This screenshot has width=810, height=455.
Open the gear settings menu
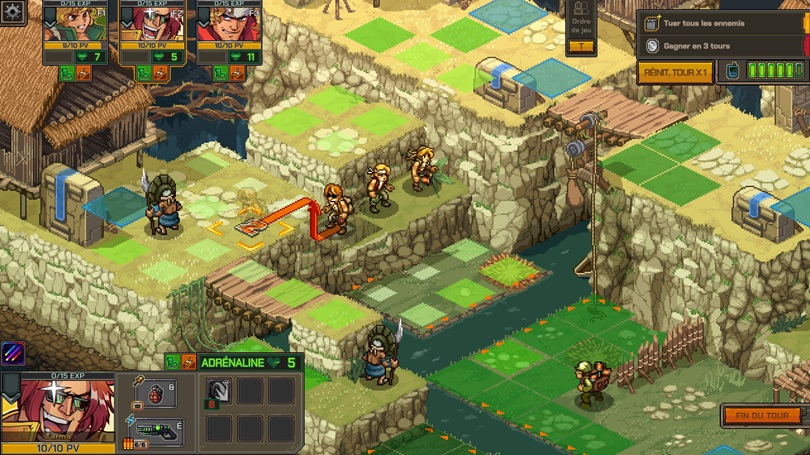[13, 11]
